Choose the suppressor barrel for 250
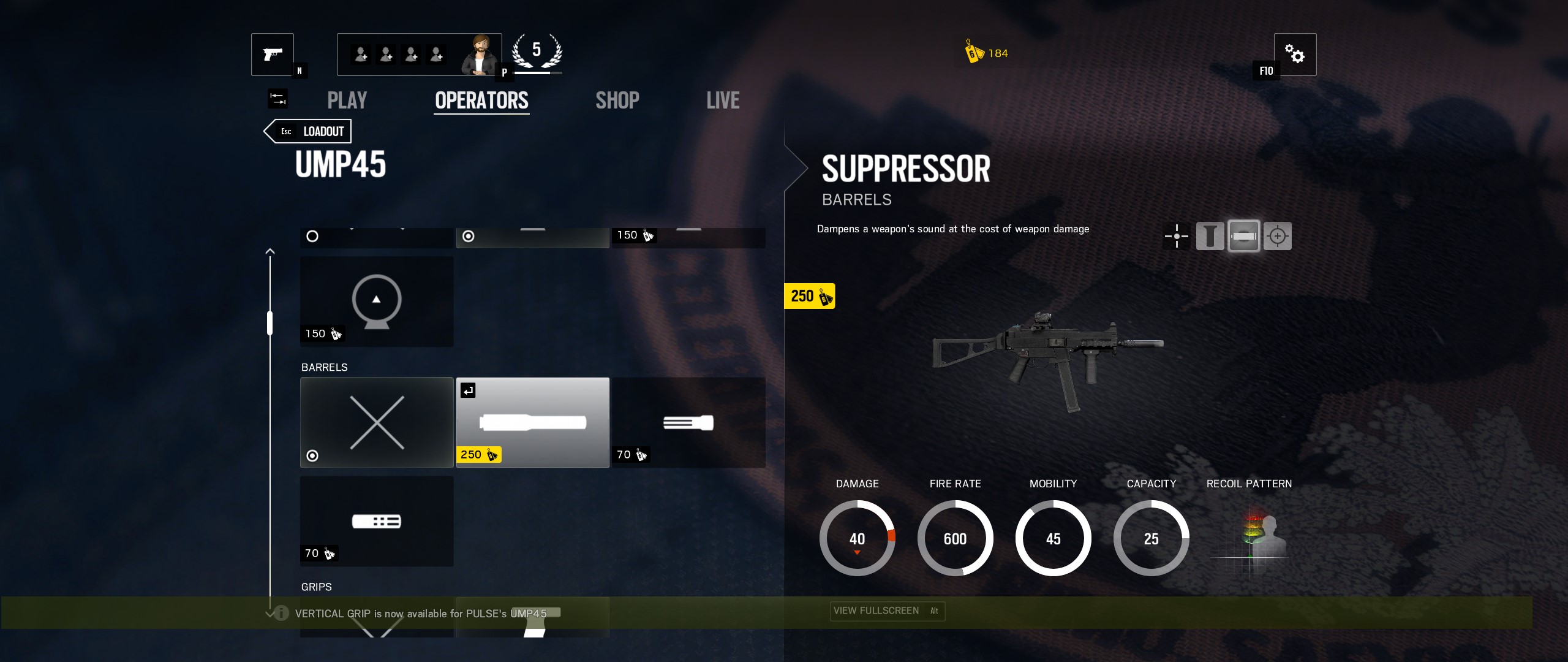Viewport: 1568px width, 662px height. [x=533, y=422]
